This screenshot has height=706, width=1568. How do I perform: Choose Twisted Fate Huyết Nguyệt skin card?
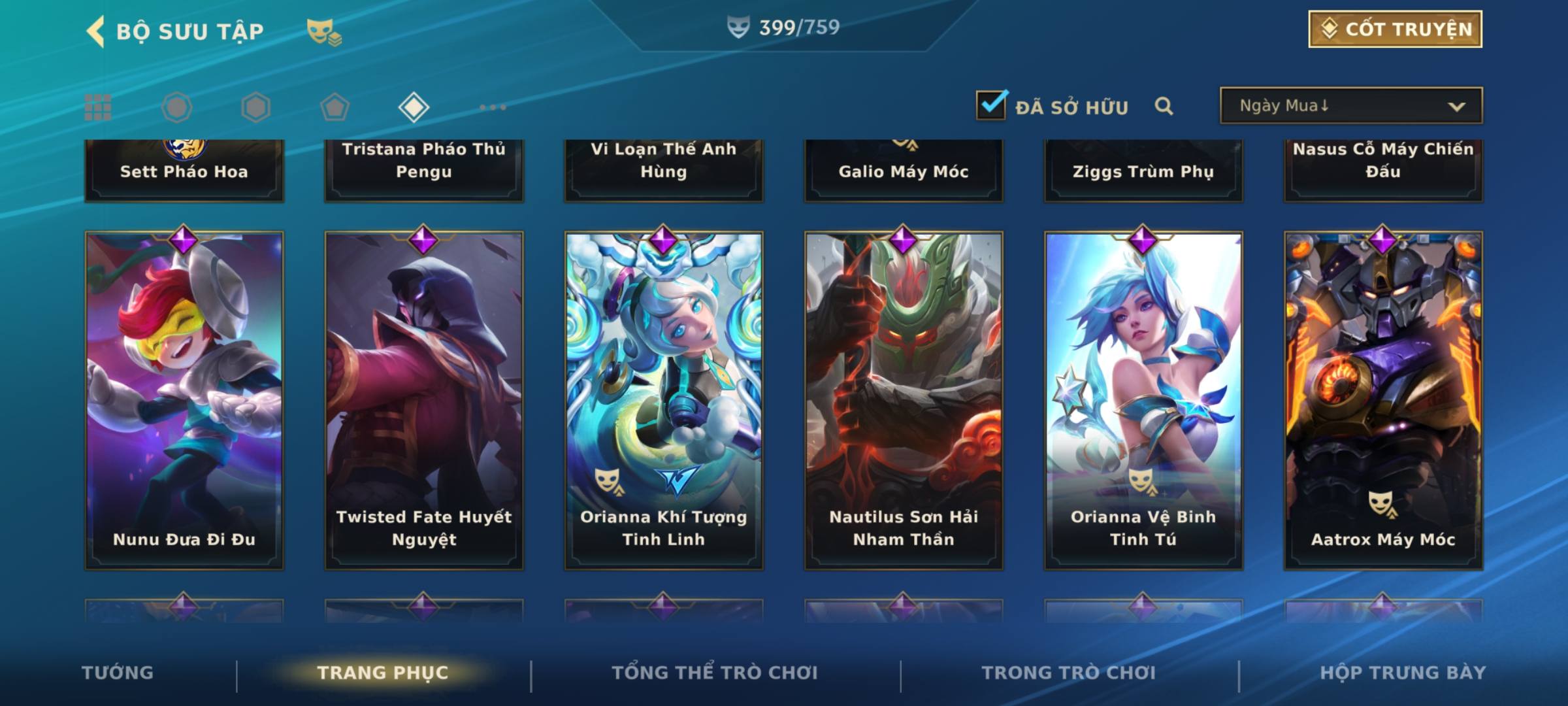click(x=424, y=400)
